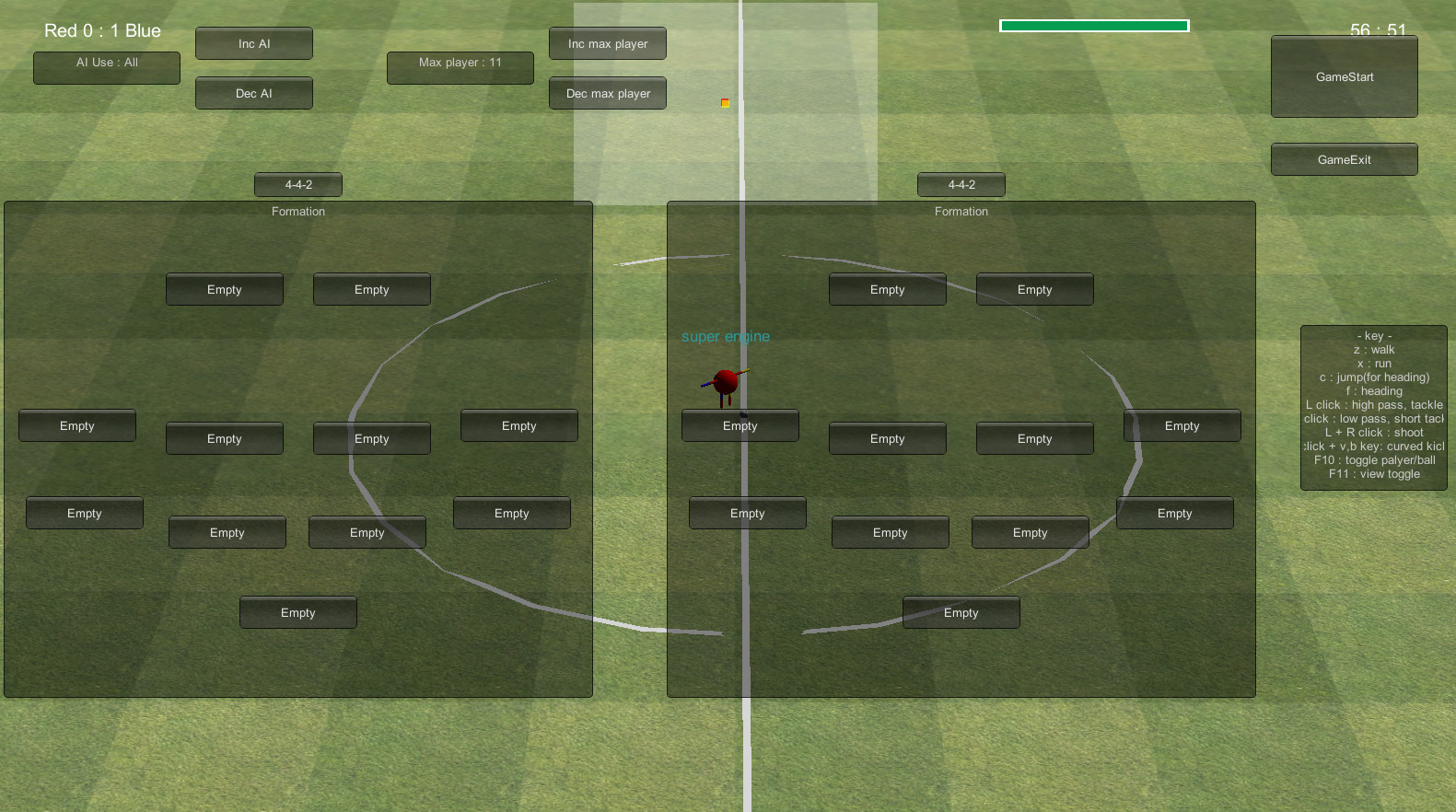Open the key controls help panel
The width and height of the screenshot is (1456, 812).
(1373, 405)
